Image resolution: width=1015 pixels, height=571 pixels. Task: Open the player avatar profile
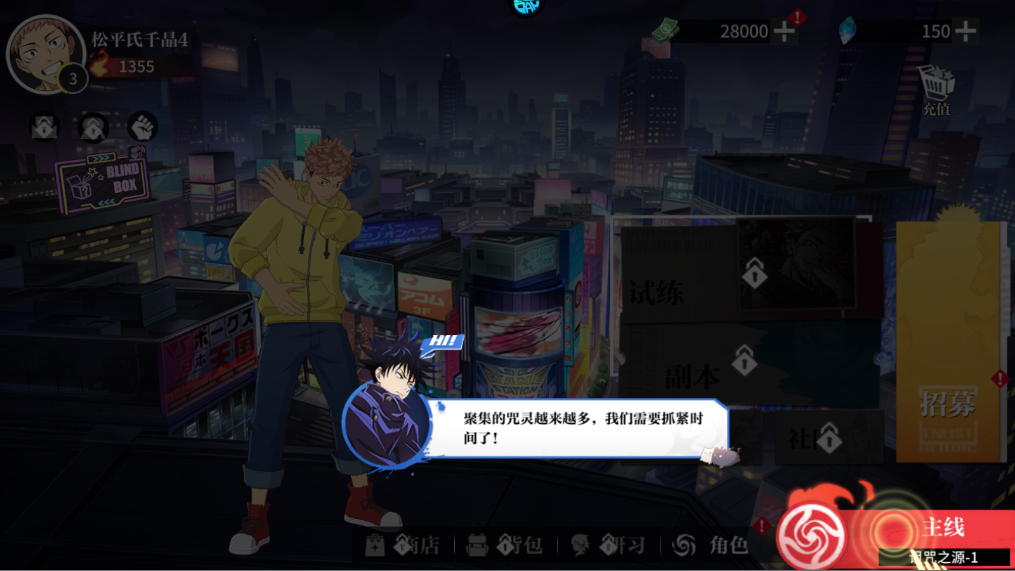45,53
